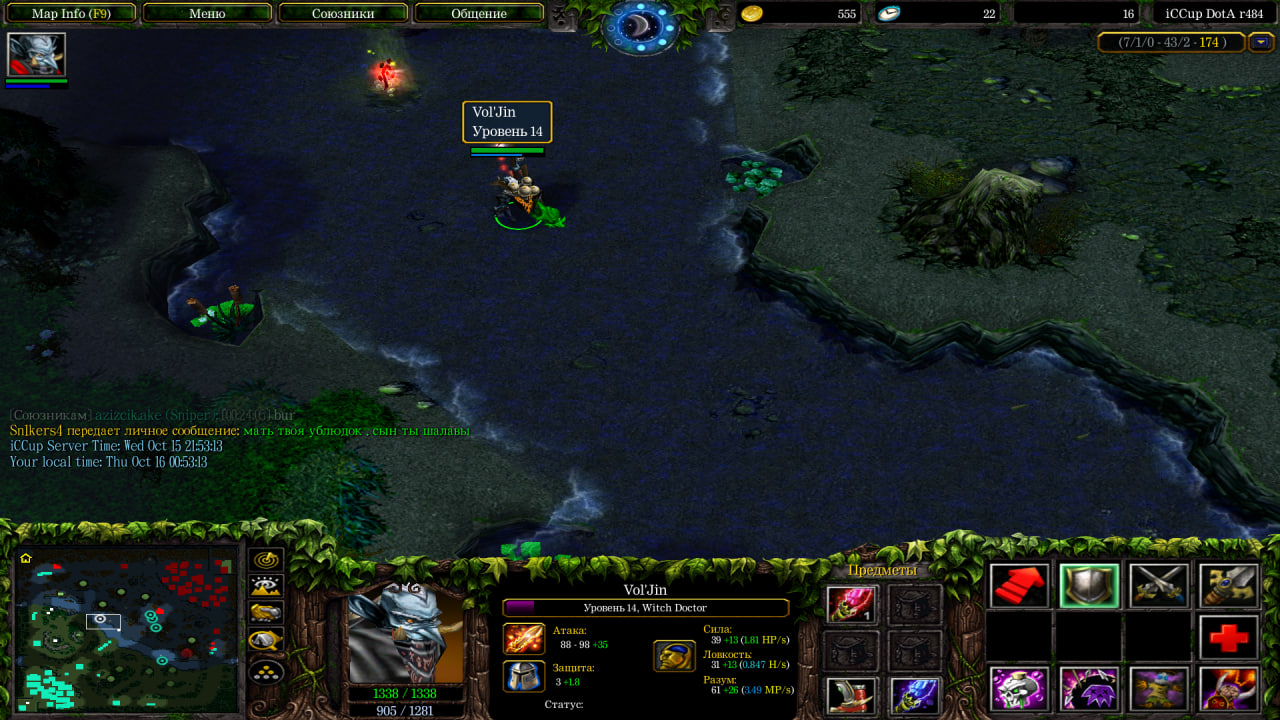
Task: Open the Меню button
Action: [207, 14]
